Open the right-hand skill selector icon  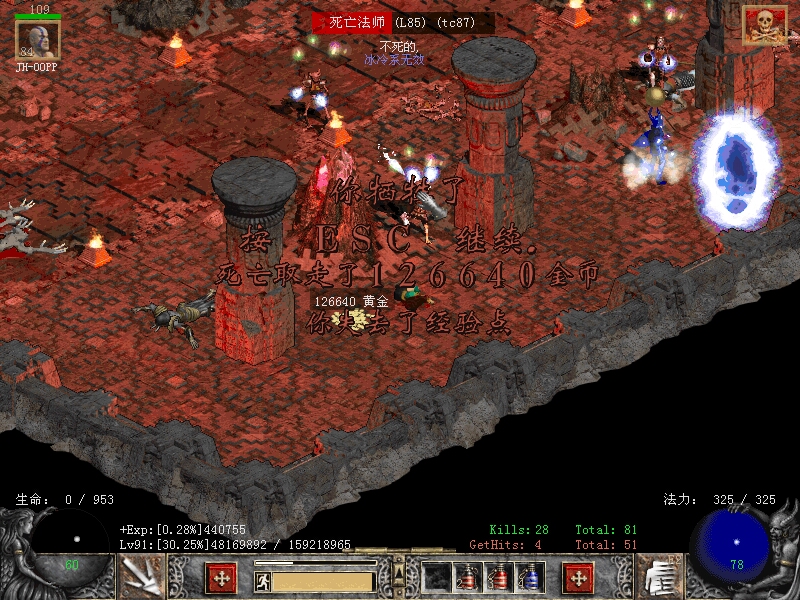(x=659, y=576)
